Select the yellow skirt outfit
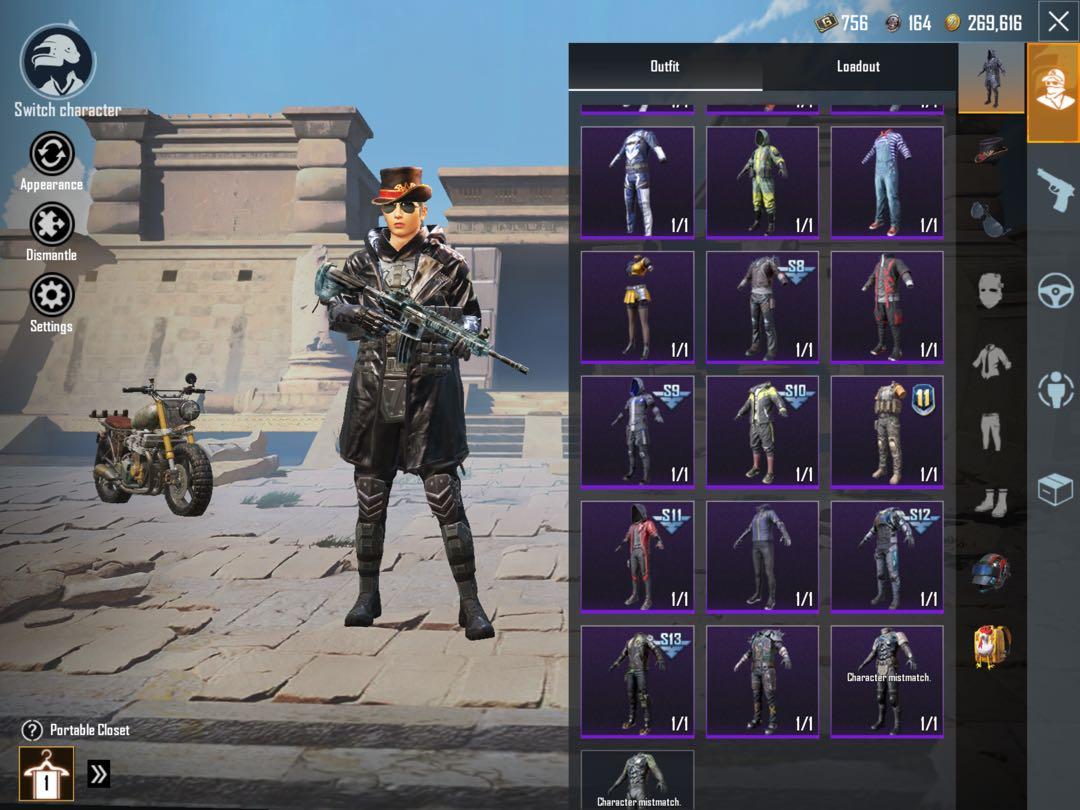Image resolution: width=1080 pixels, height=810 pixels. tap(637, 306)
